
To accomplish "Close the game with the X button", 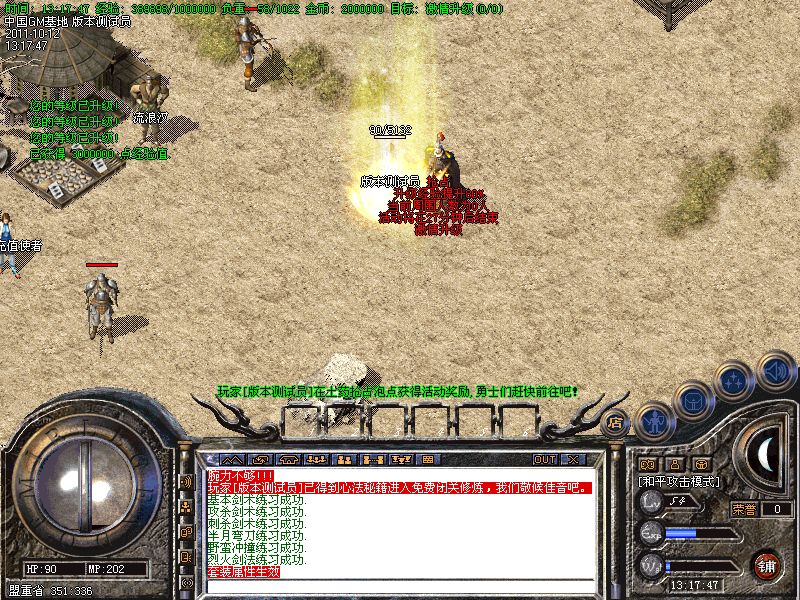I will 573,460.
